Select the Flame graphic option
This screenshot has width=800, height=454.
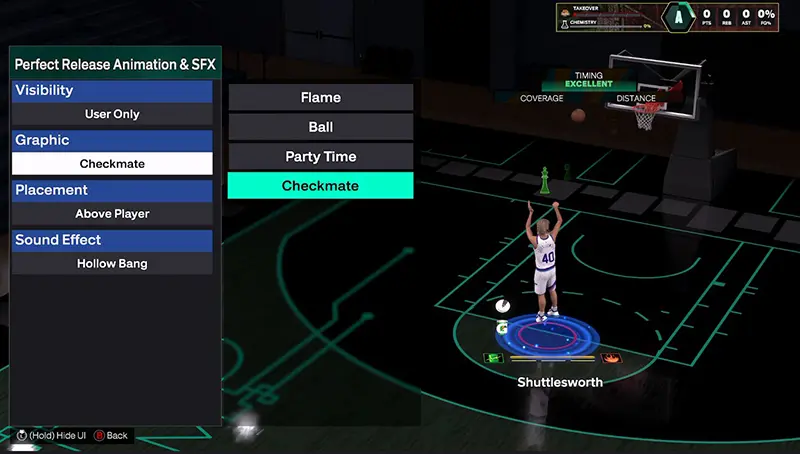[320, 97]
